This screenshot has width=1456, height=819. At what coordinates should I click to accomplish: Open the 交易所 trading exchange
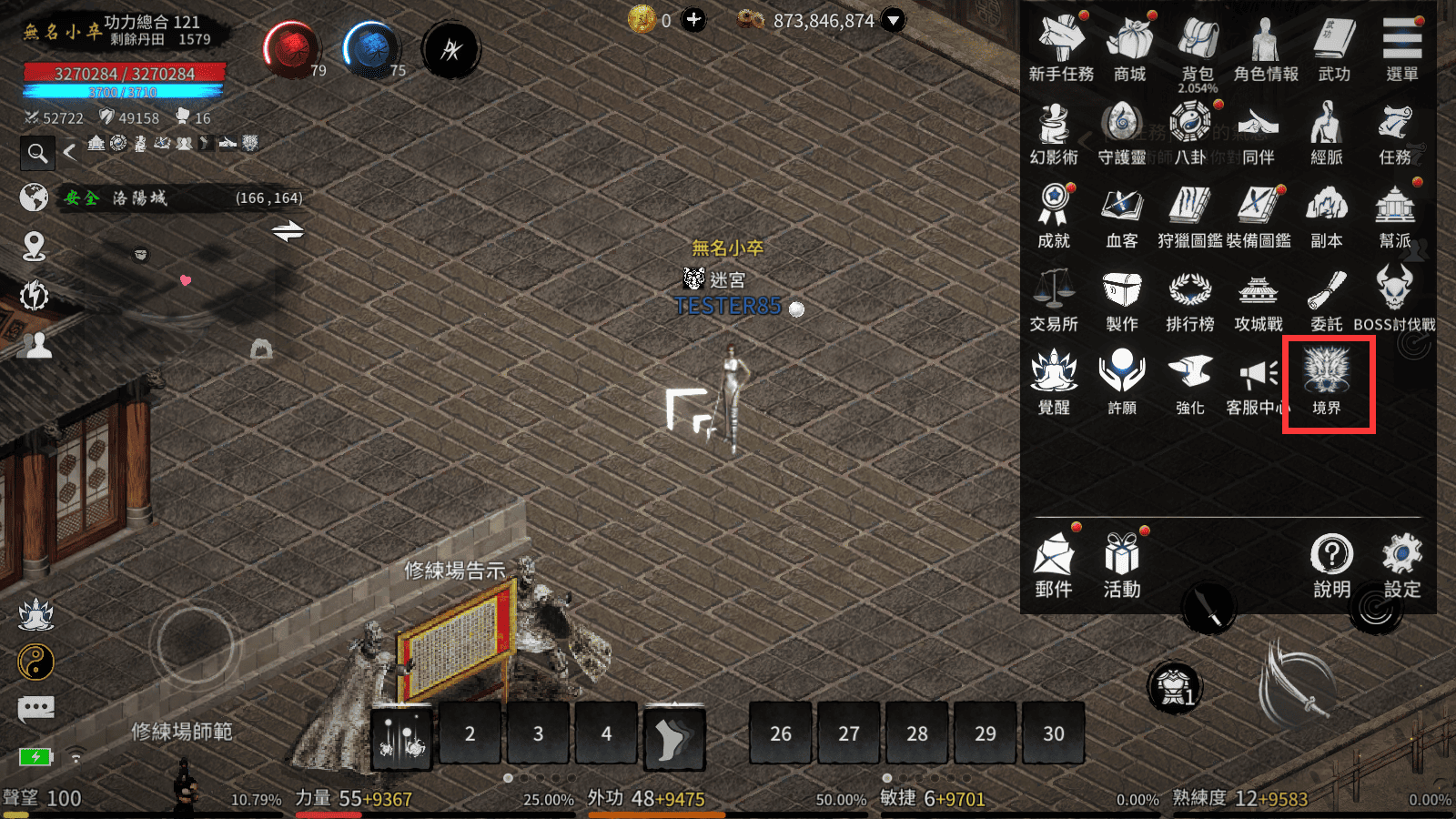tap(1054, 298)
